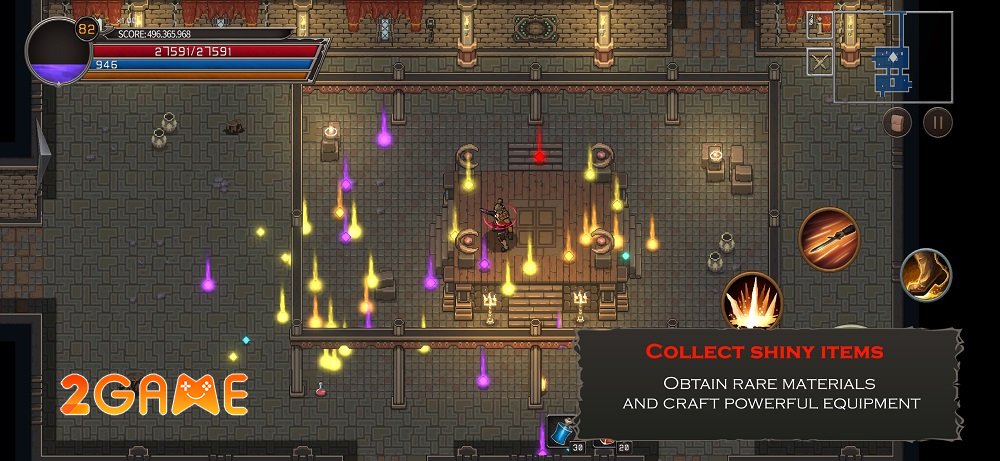The width and height of the screenshot is (1000, 461).
Task: Select the crossed swords icon
Action: pyautogui.click(x=820, y=62)
